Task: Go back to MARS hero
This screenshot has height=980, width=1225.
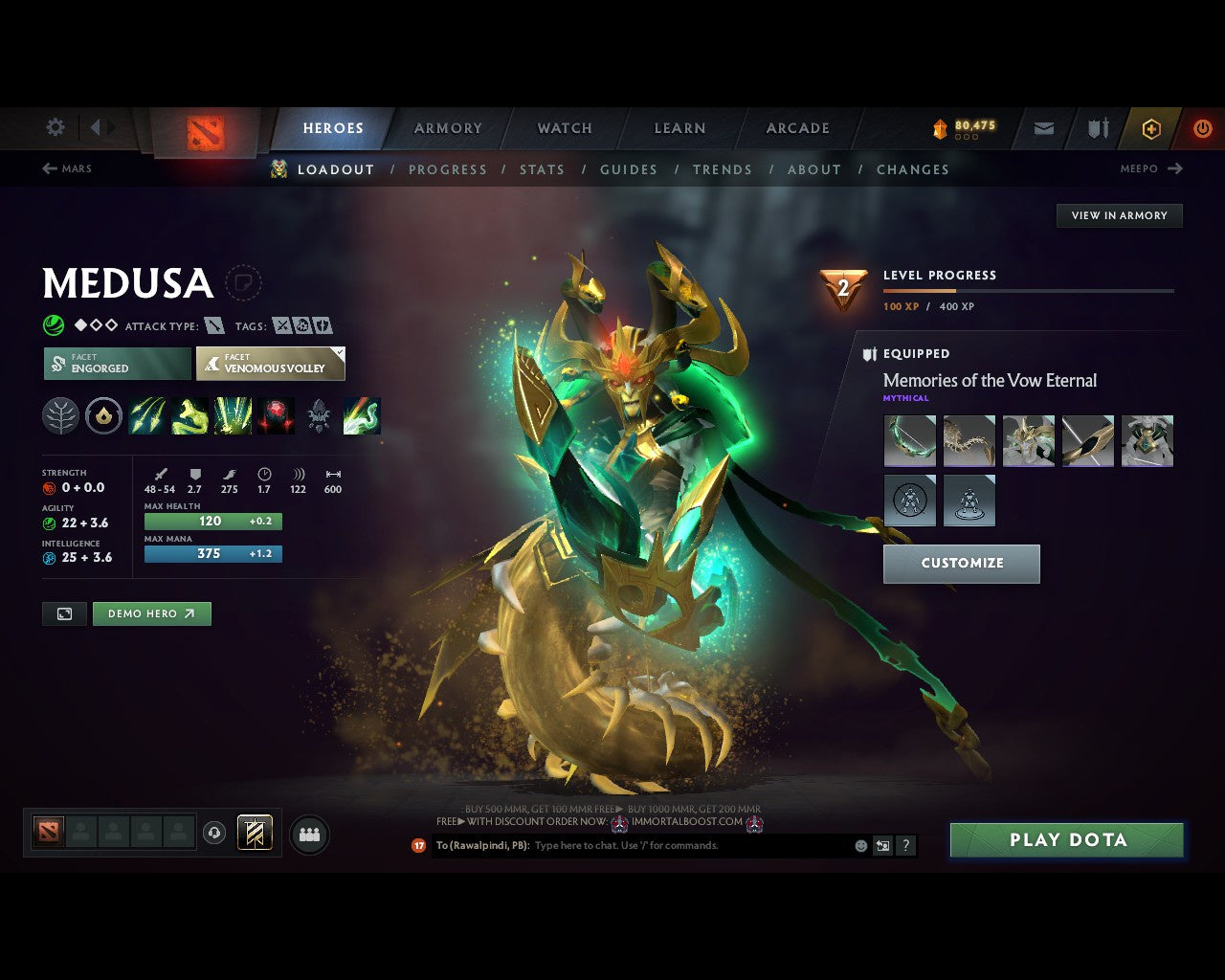Action: tap(66, 168)
